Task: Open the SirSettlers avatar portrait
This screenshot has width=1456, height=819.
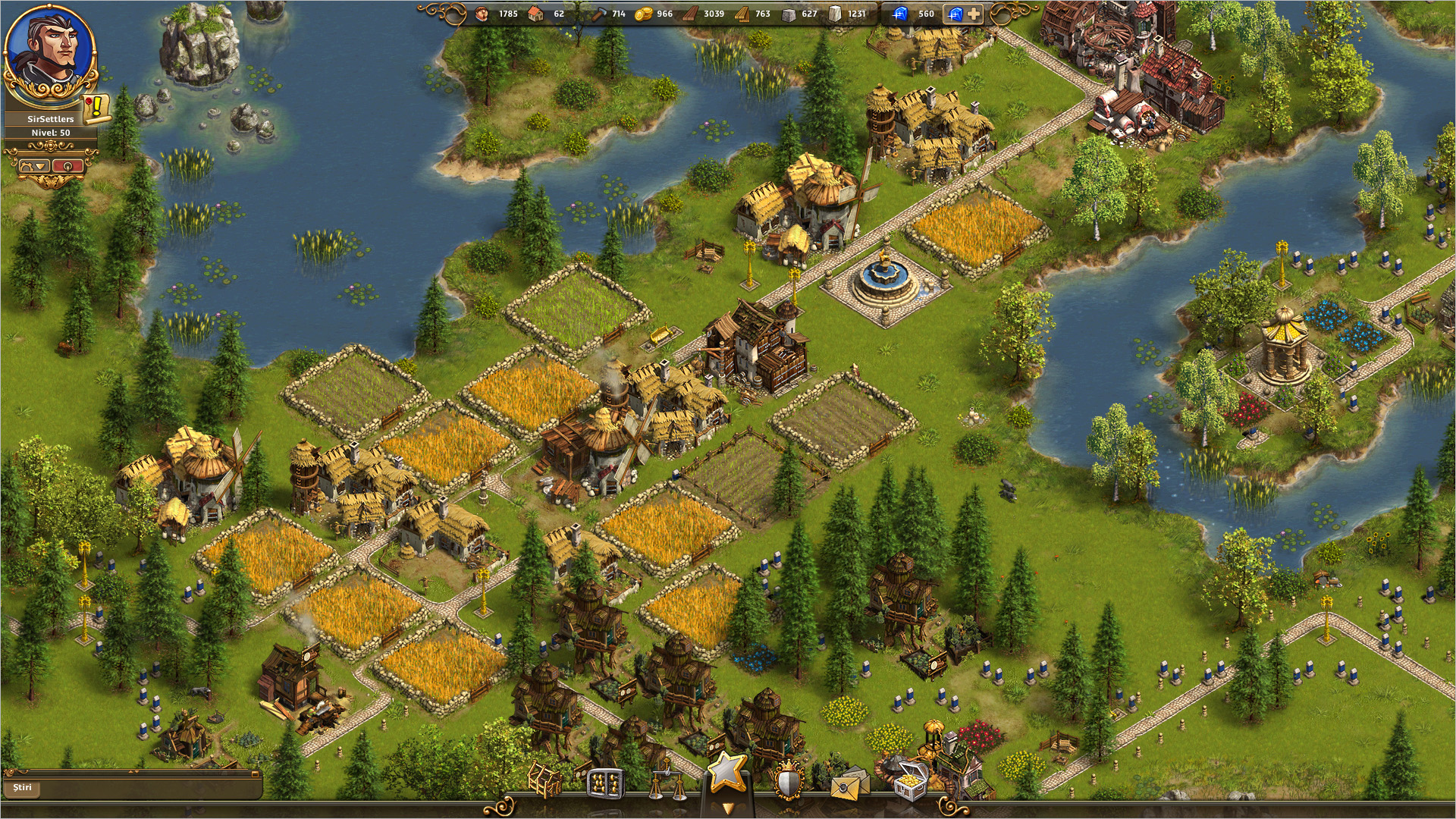Action: [x=50, y=53]
